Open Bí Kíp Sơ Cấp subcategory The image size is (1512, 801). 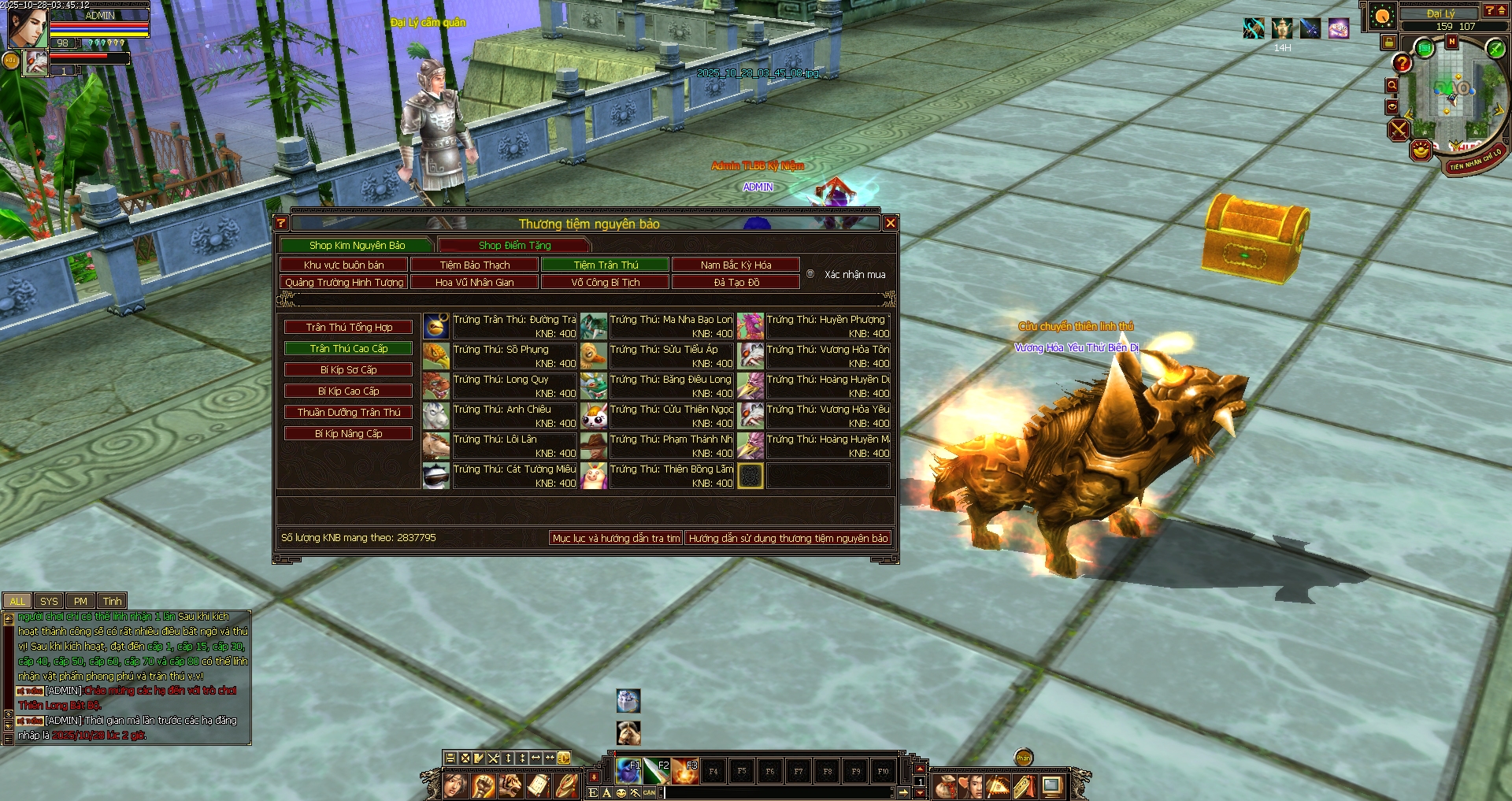[349, 370]
